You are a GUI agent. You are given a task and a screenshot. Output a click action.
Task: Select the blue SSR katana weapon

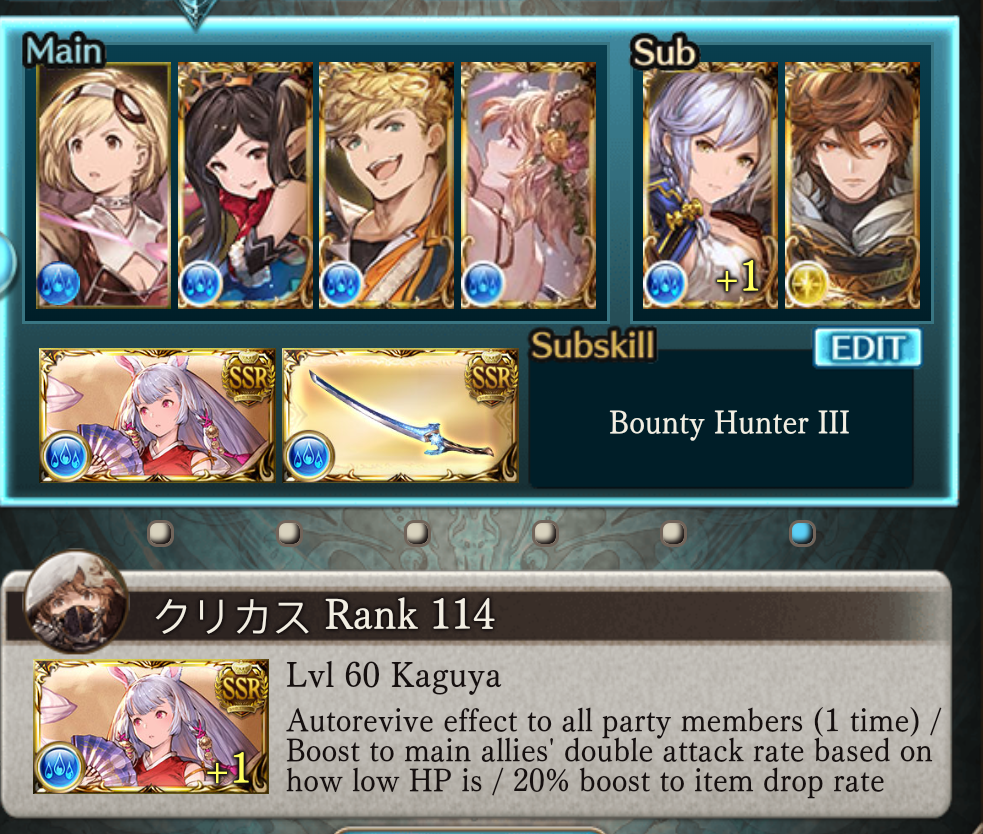click(400, 415)
